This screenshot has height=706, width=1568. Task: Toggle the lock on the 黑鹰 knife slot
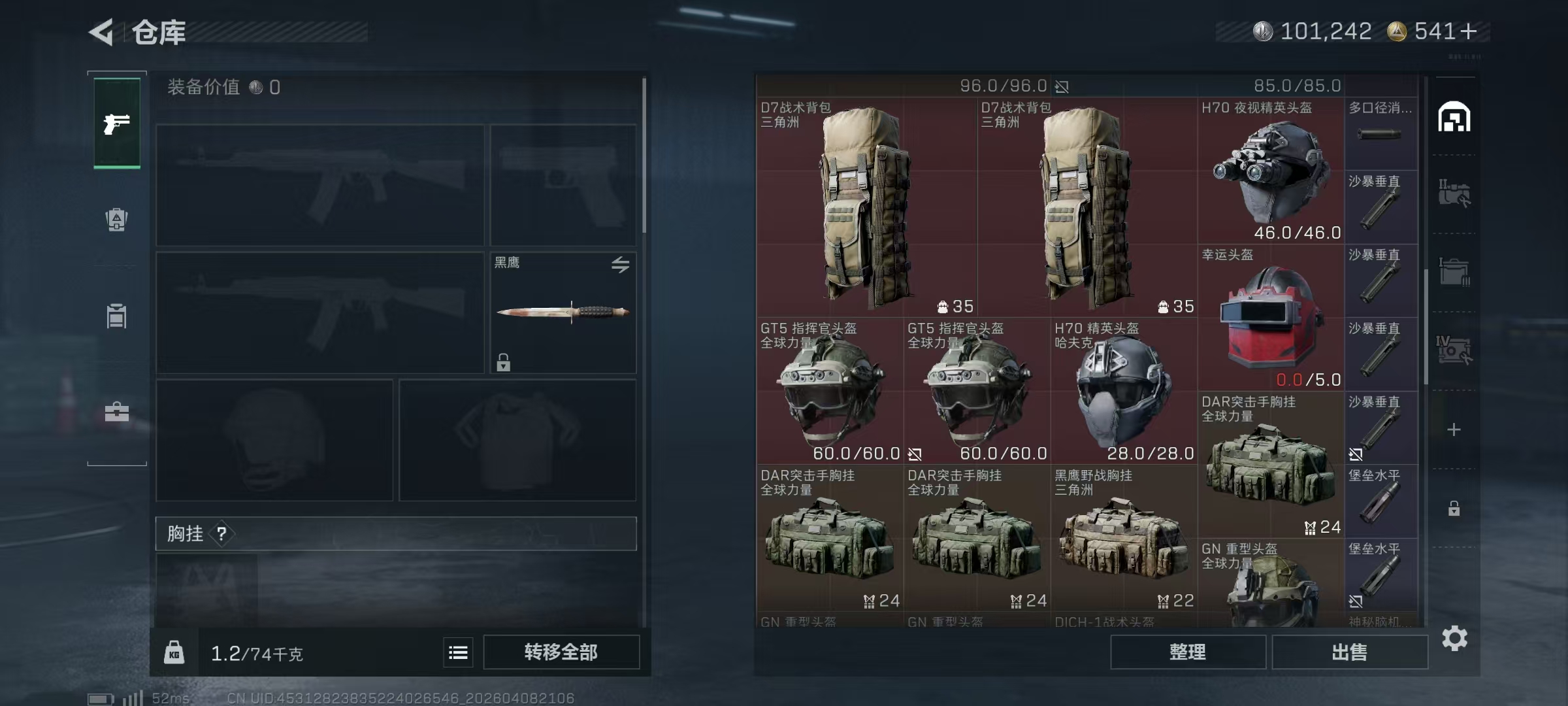(x=503, y=361)
